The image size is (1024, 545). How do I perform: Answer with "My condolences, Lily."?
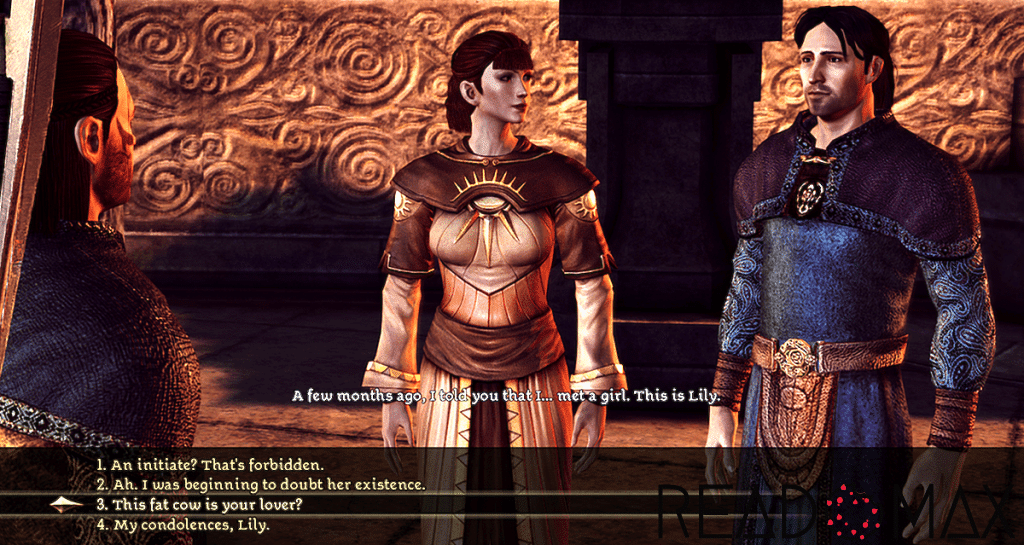point(183,524)
